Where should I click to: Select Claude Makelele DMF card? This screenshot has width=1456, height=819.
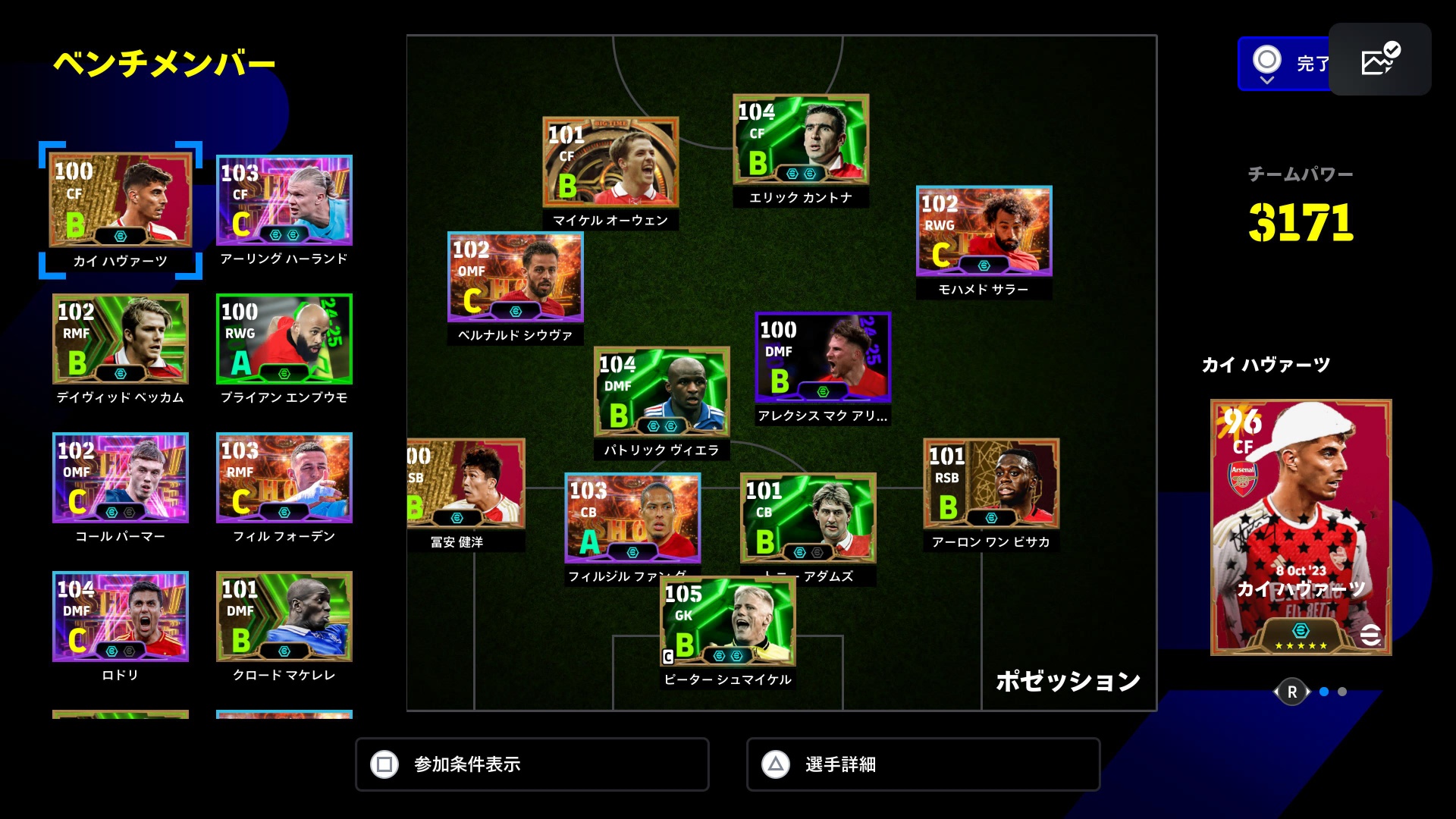click(284, 617)
